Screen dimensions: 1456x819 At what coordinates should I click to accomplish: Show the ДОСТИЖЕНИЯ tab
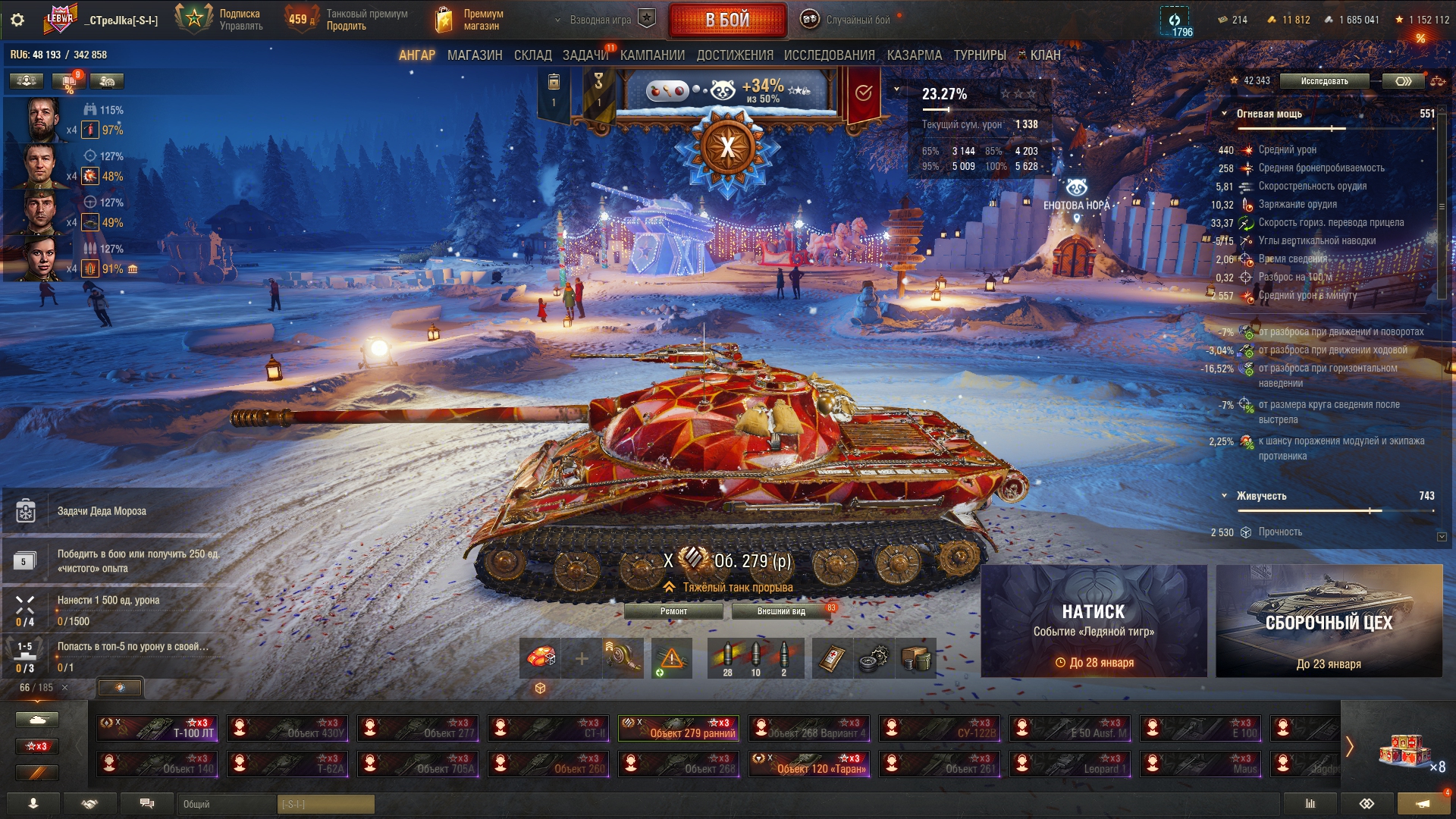click(734, 55)
